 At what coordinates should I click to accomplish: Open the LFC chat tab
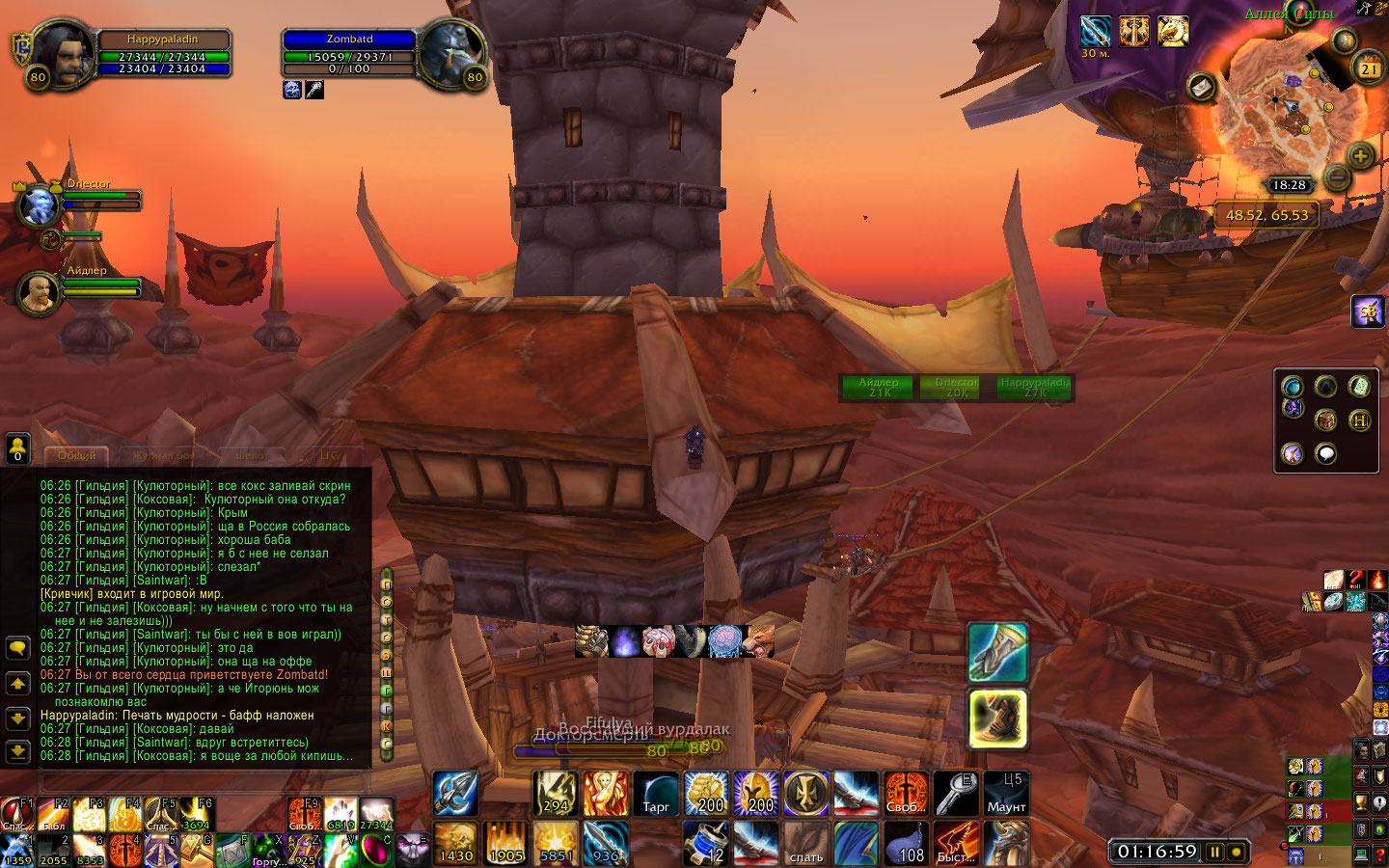tap(330, 455)
